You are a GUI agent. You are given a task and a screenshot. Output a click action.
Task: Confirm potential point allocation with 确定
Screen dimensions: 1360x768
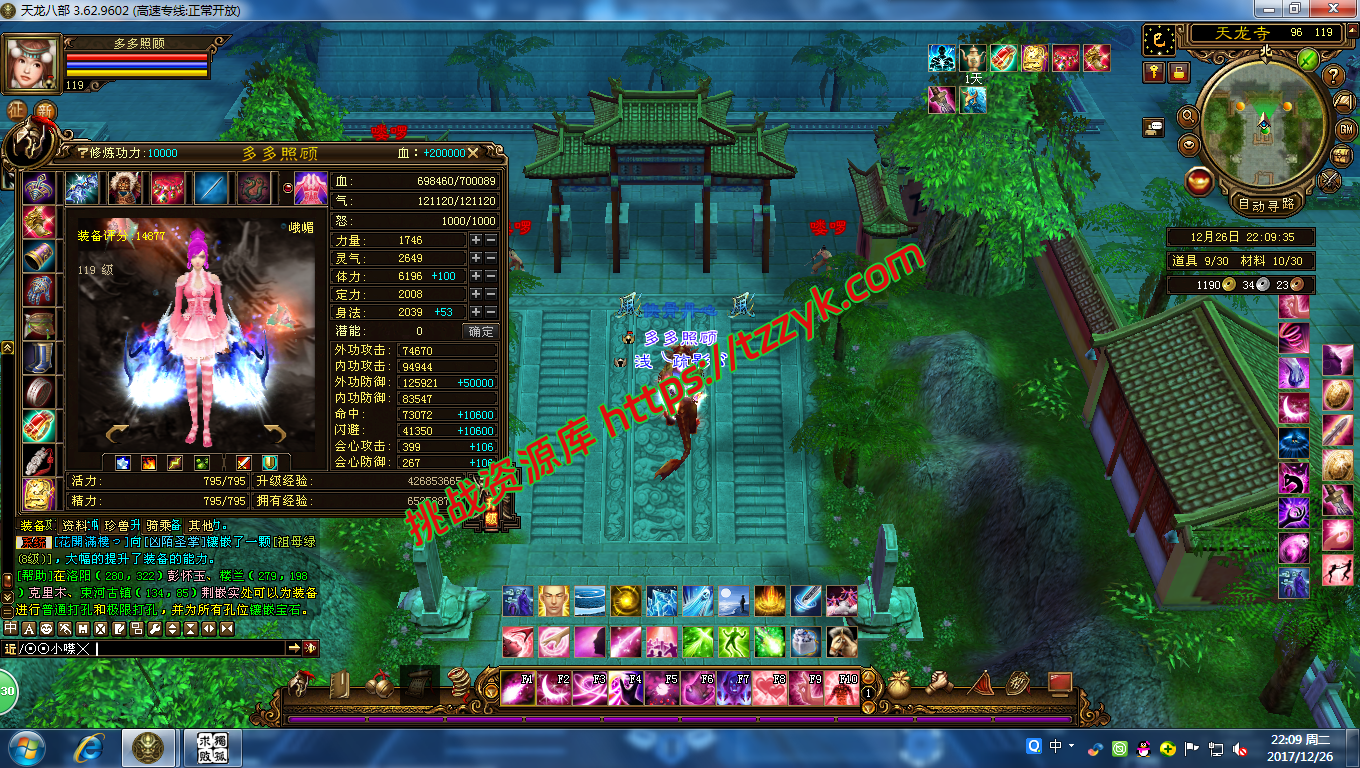(481, 331)
